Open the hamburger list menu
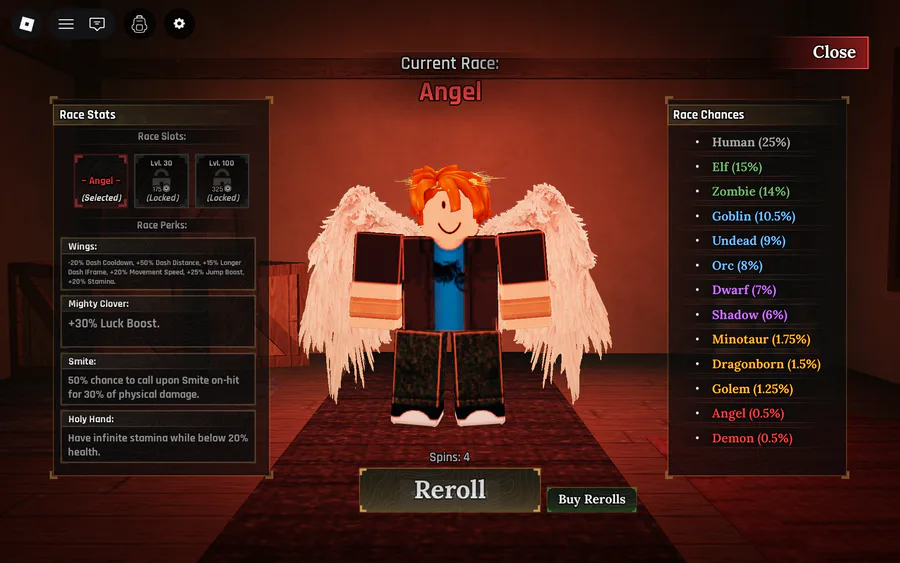 tap(66, 24)
